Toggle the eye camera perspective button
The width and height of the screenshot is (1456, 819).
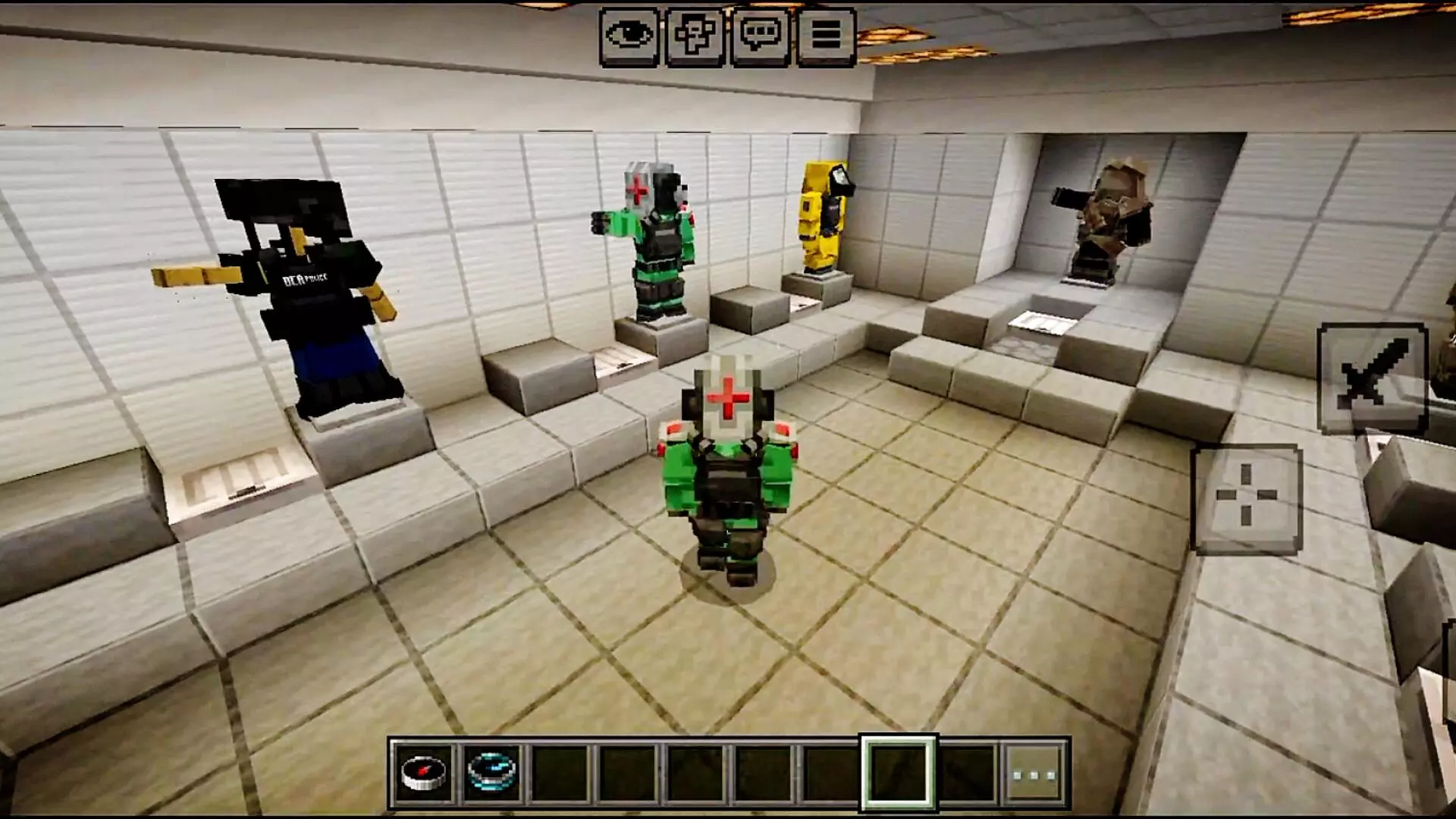coord(629,36)
